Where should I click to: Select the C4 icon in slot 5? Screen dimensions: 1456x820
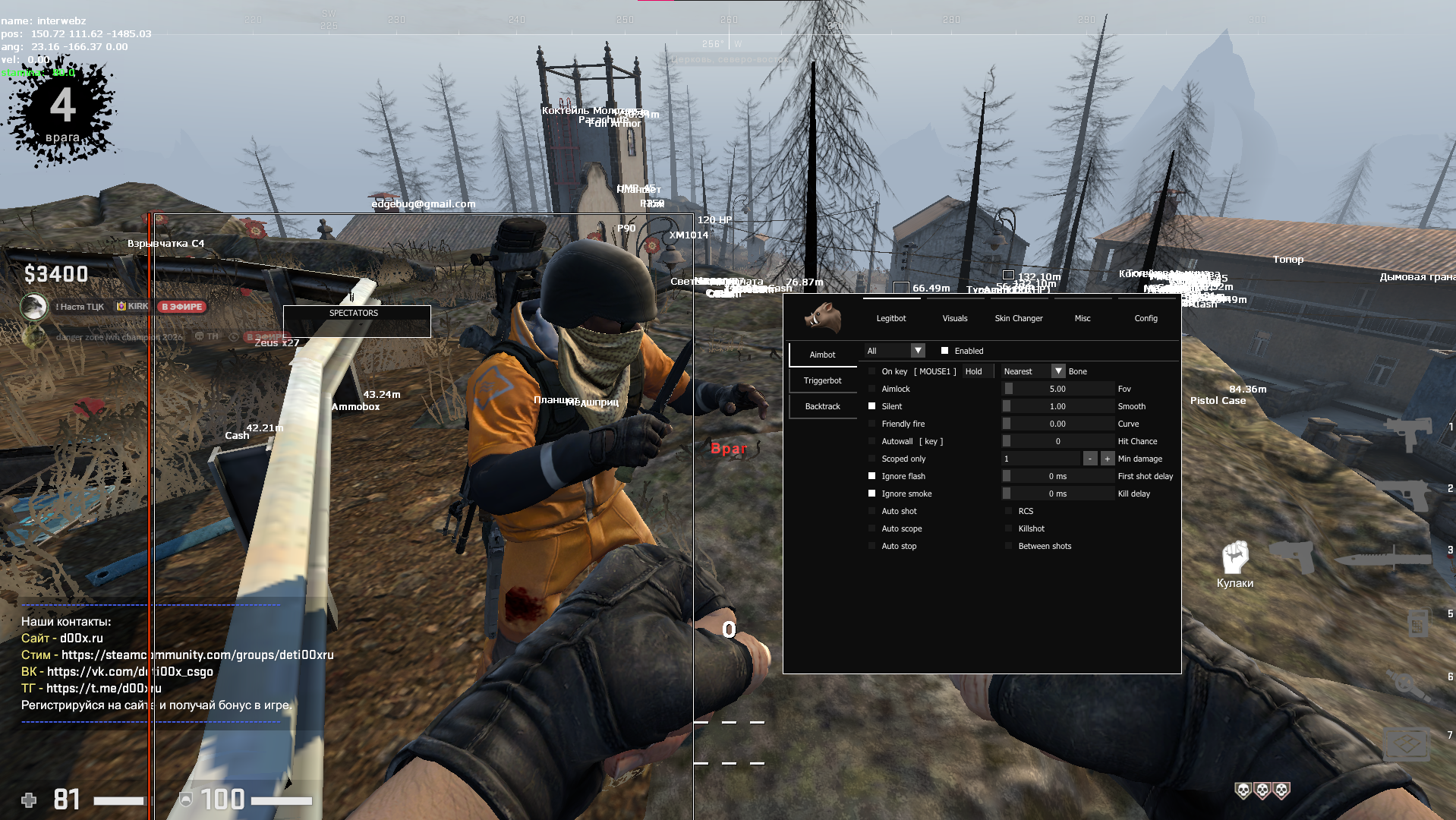click(x=1419, y=623)
